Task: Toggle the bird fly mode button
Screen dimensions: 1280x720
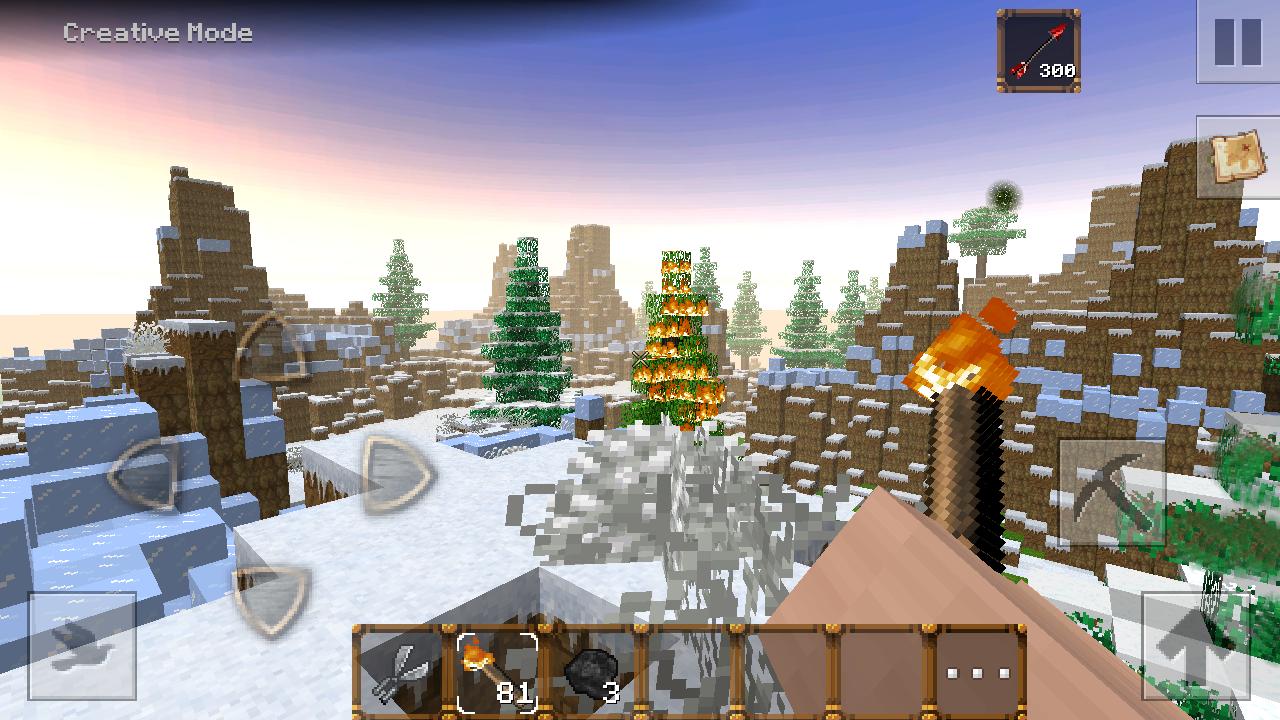Action: pyautogui.click(x=82, y=645)
